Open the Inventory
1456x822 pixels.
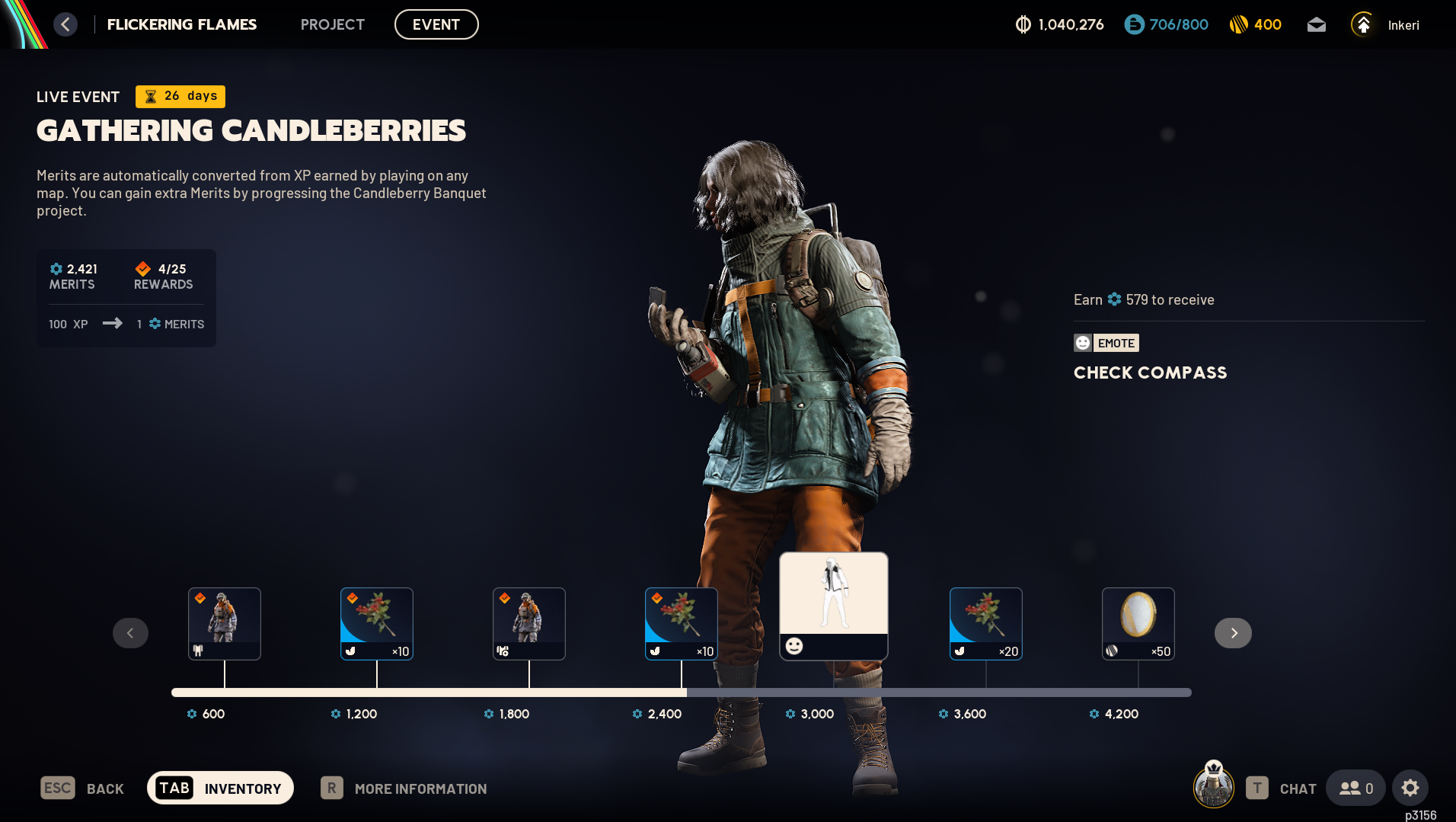220,788
